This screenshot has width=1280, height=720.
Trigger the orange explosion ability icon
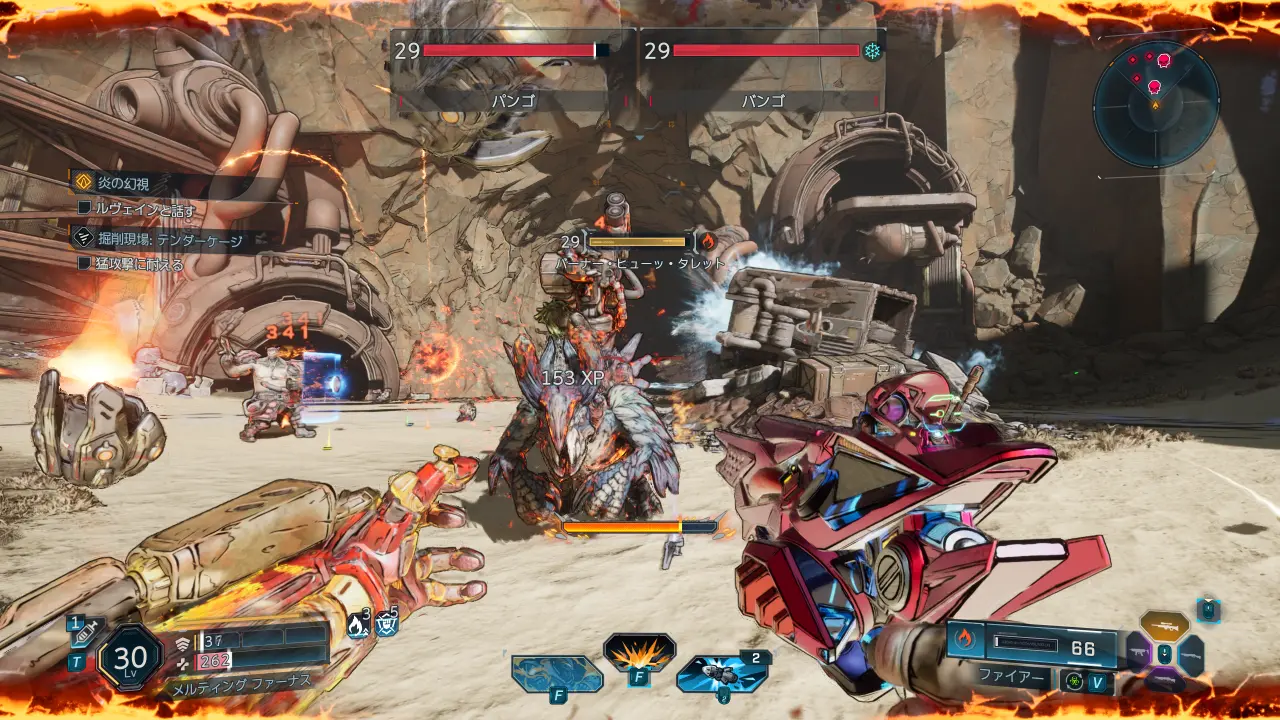639,654
